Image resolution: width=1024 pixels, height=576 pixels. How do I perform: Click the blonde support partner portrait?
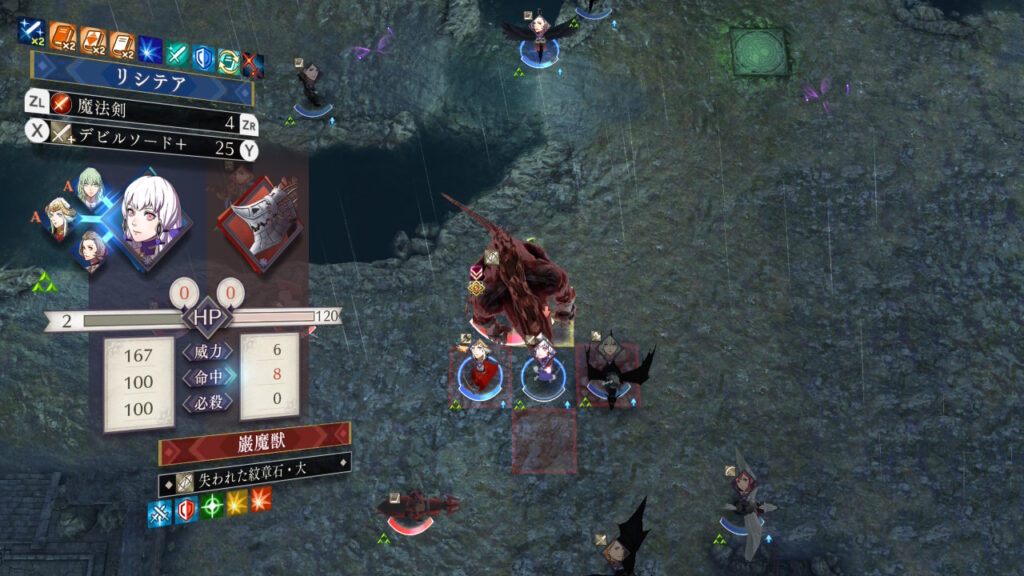[x=60, y=217]
